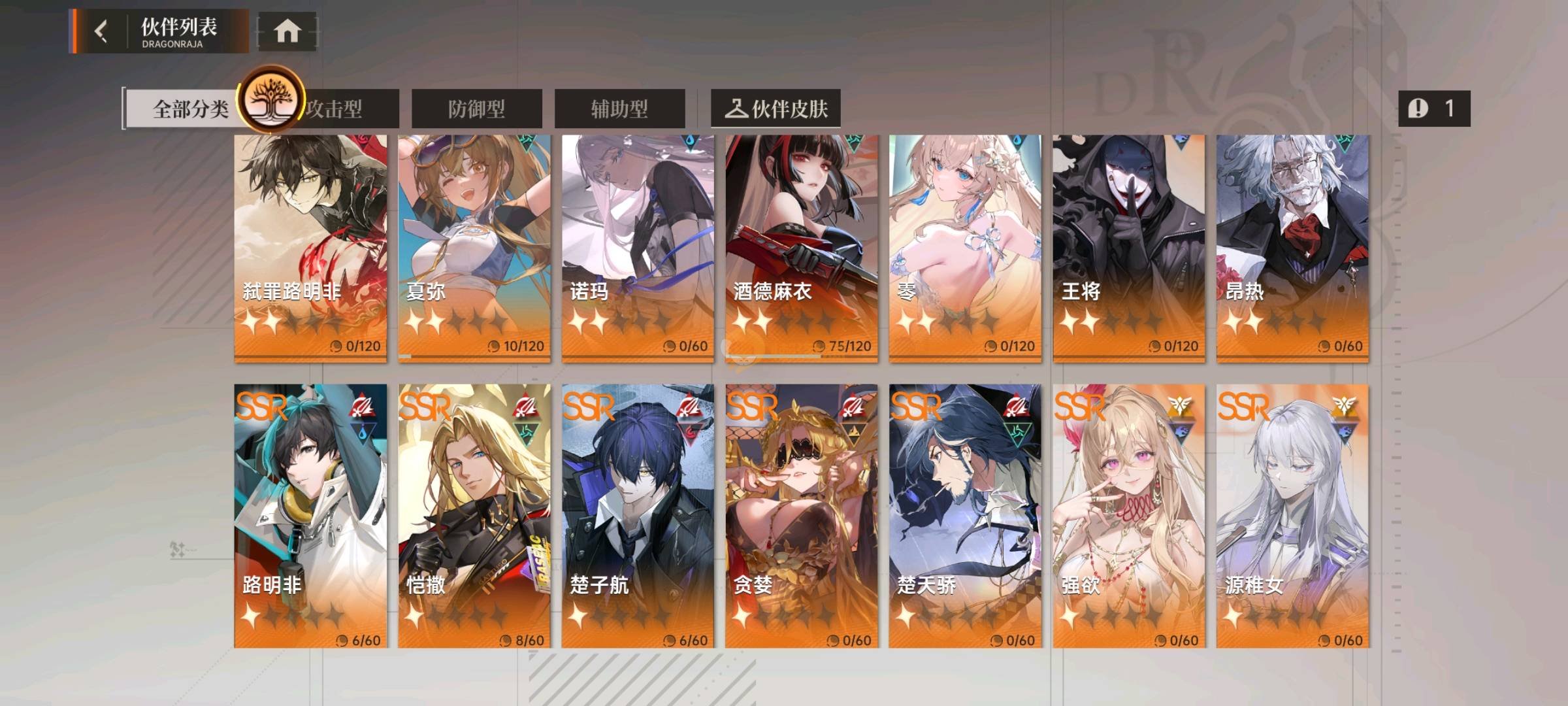Viewport: 1568px width, 706px height.
Task: Go back from the 伙伴列表 screen
Action: 101,31
